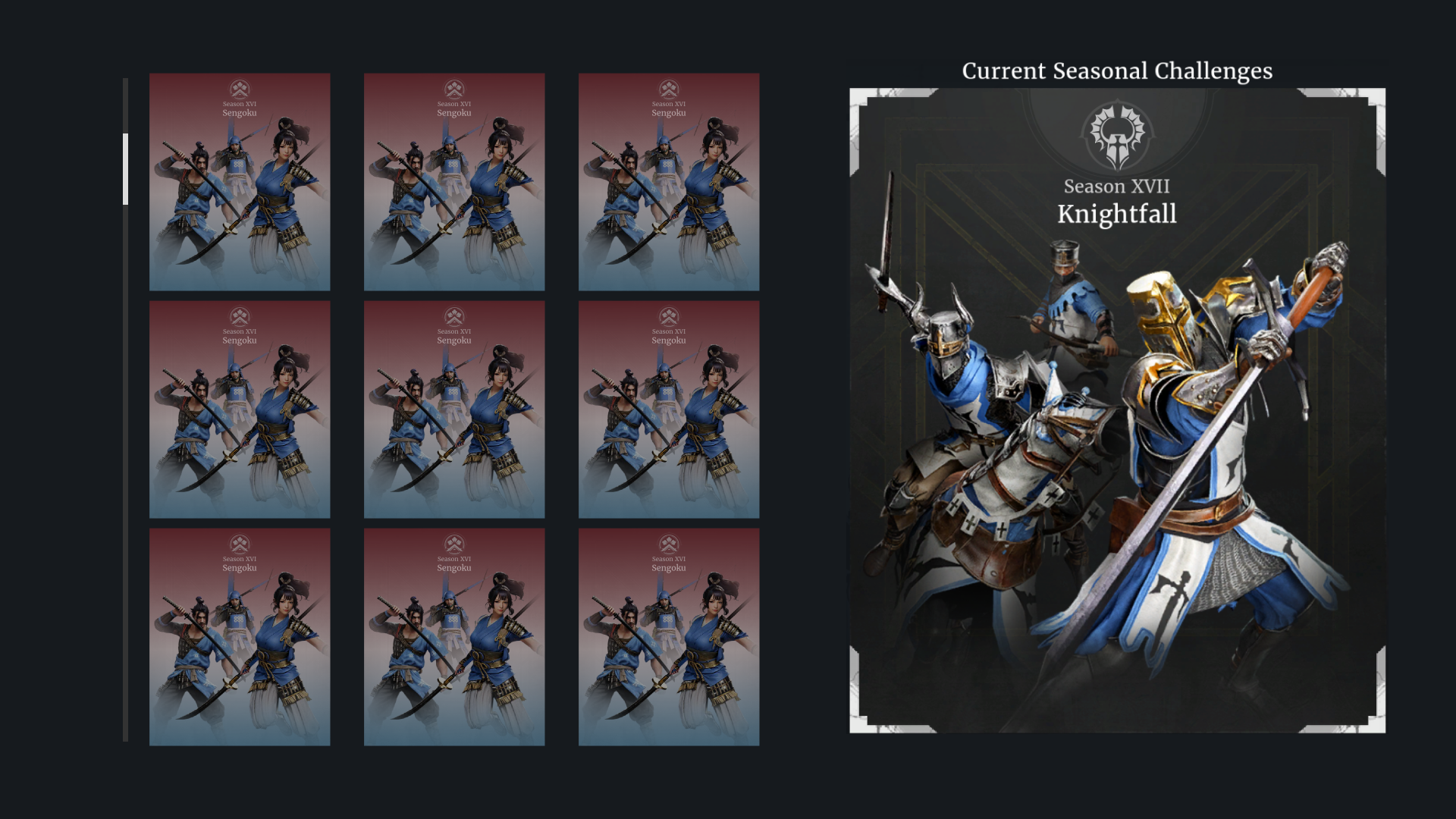Click the Sengoku label on the top-left card

(240, 112)
